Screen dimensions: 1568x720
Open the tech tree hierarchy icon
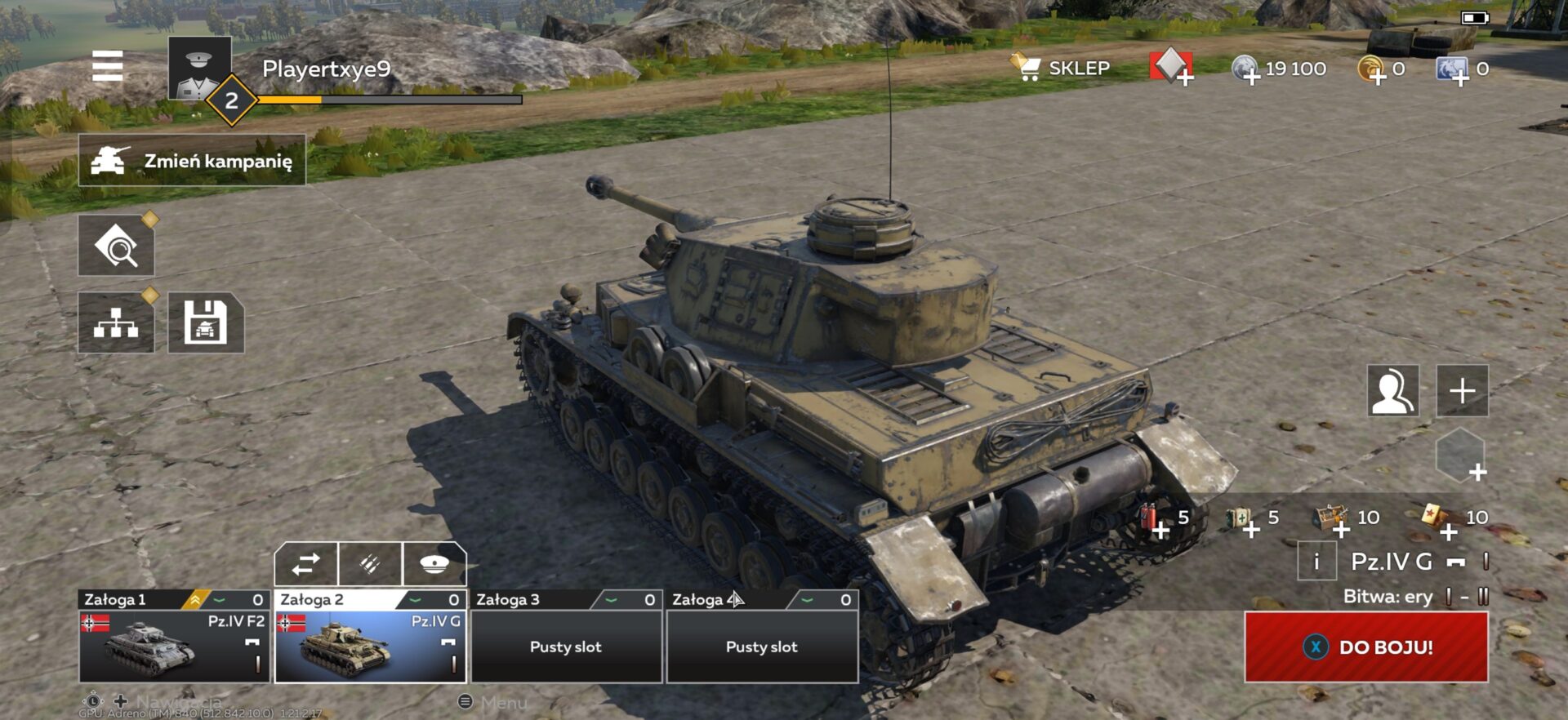coord(116,323)
